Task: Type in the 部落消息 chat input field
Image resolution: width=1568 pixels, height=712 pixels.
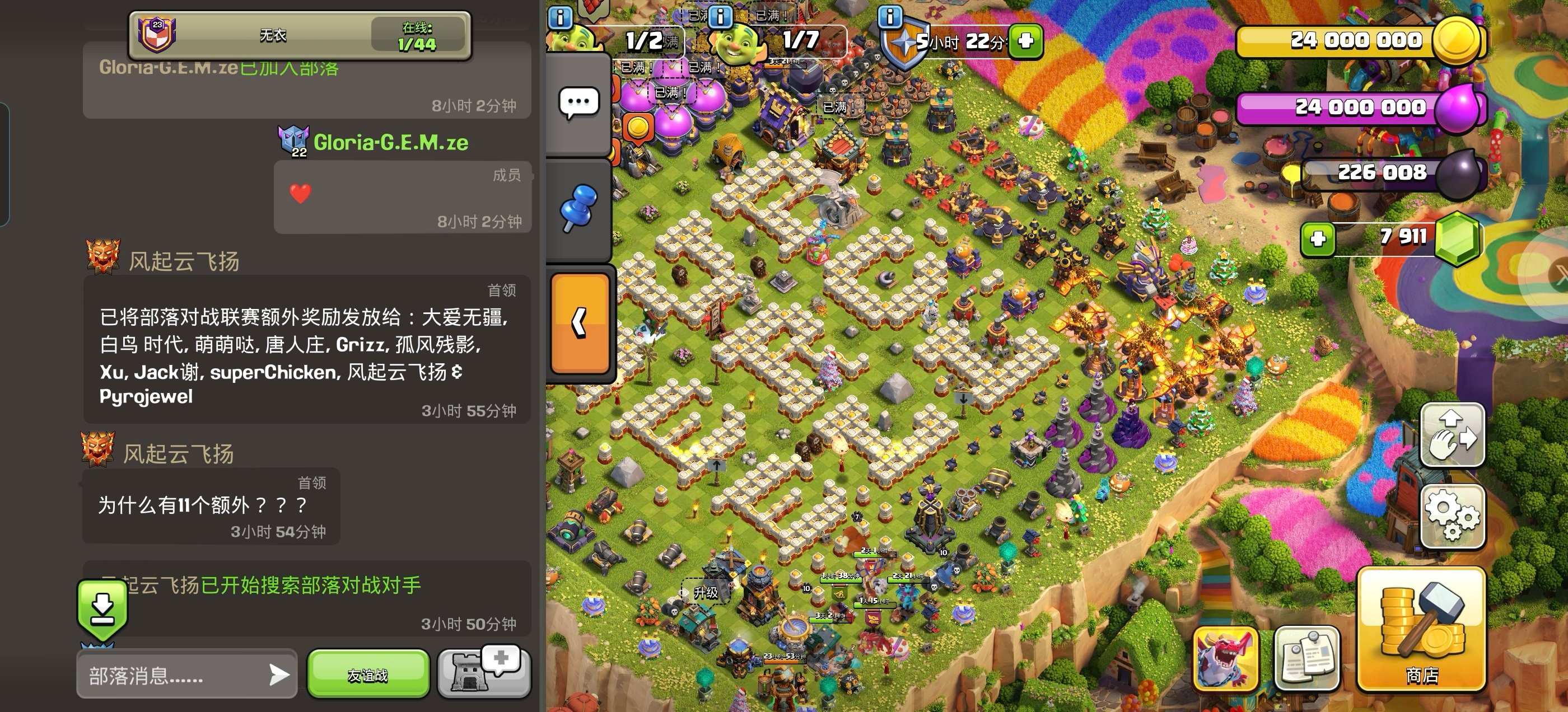Action: pyautogui.click(x=174, y=675)
